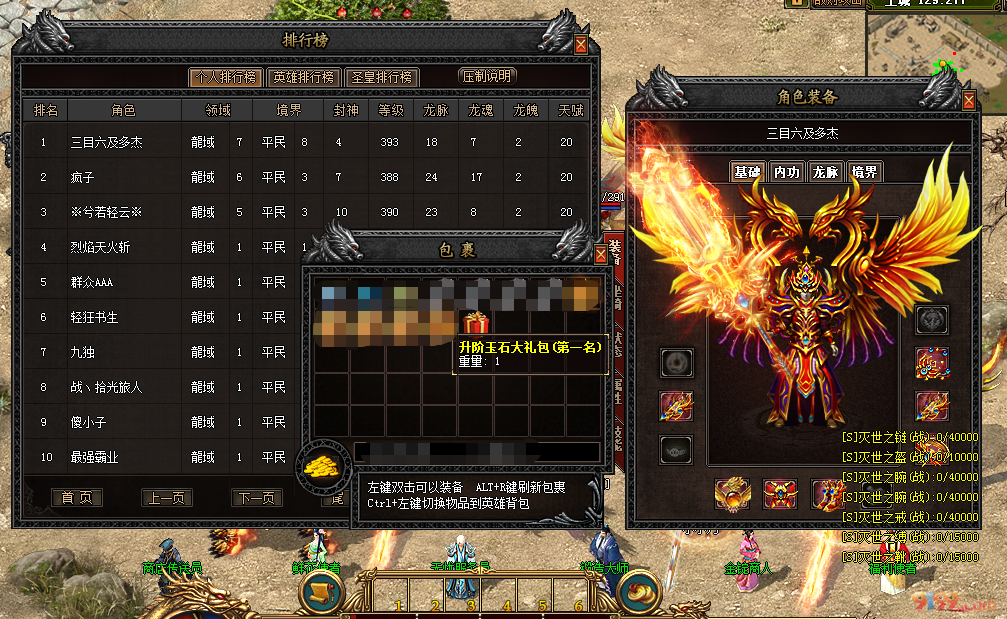The image size is (1007, 619).
Task: Choose the 群众AAA ranking row
Action: coord(160,282)
